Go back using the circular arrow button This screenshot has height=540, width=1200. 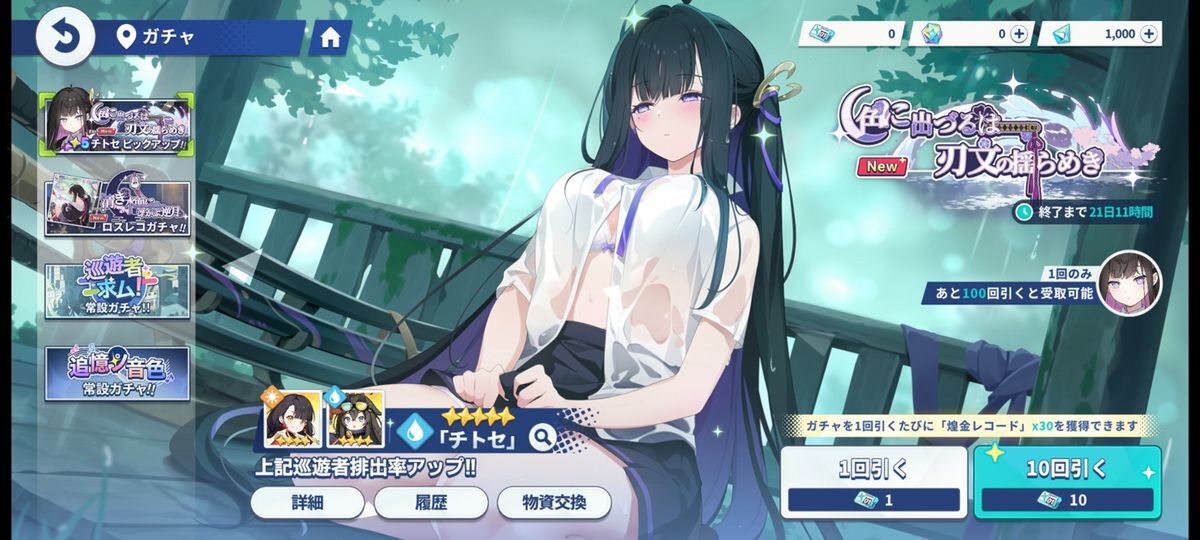tap(65, 37)
